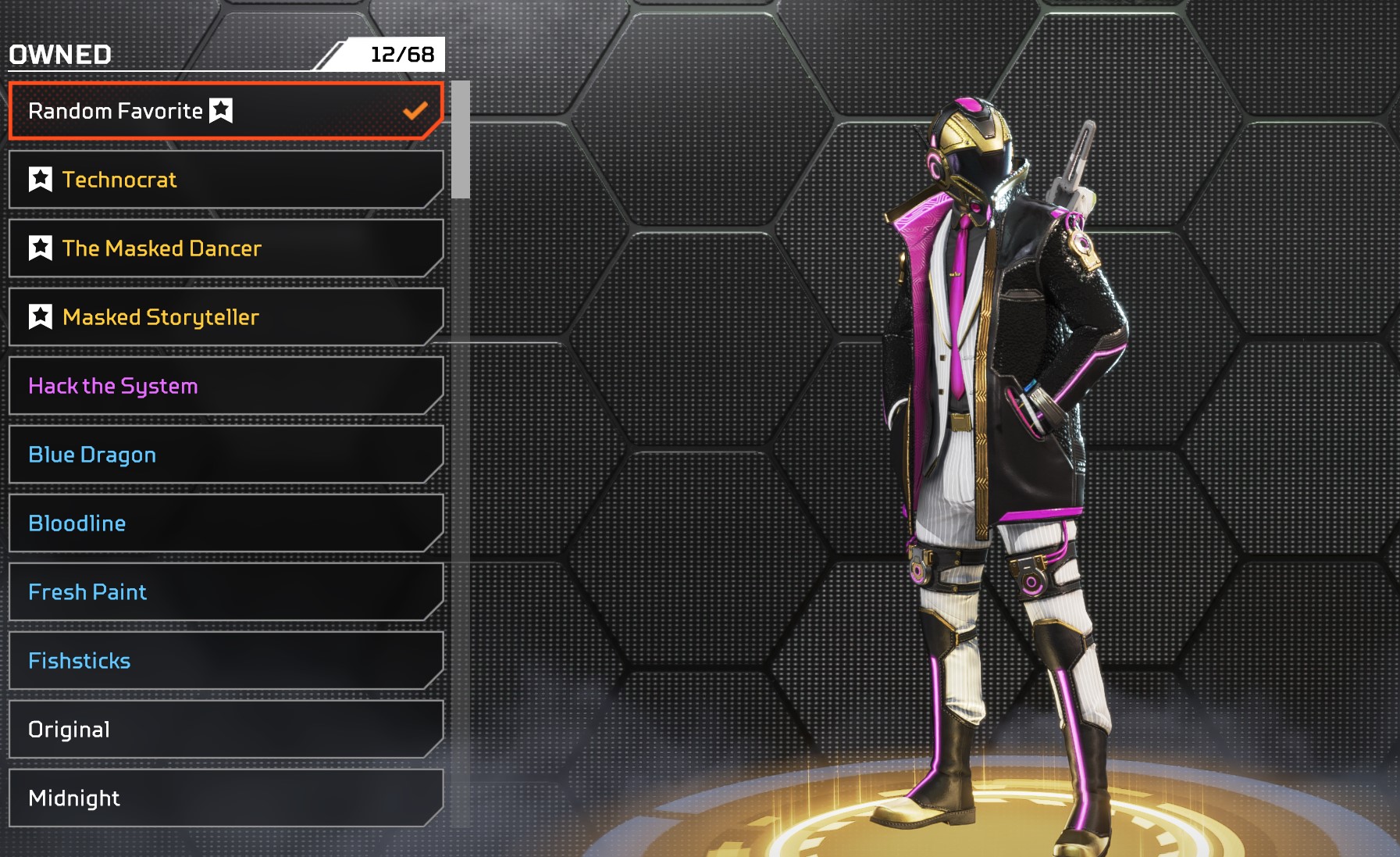Click the skin list scrollbar thumb

(461, 139)
